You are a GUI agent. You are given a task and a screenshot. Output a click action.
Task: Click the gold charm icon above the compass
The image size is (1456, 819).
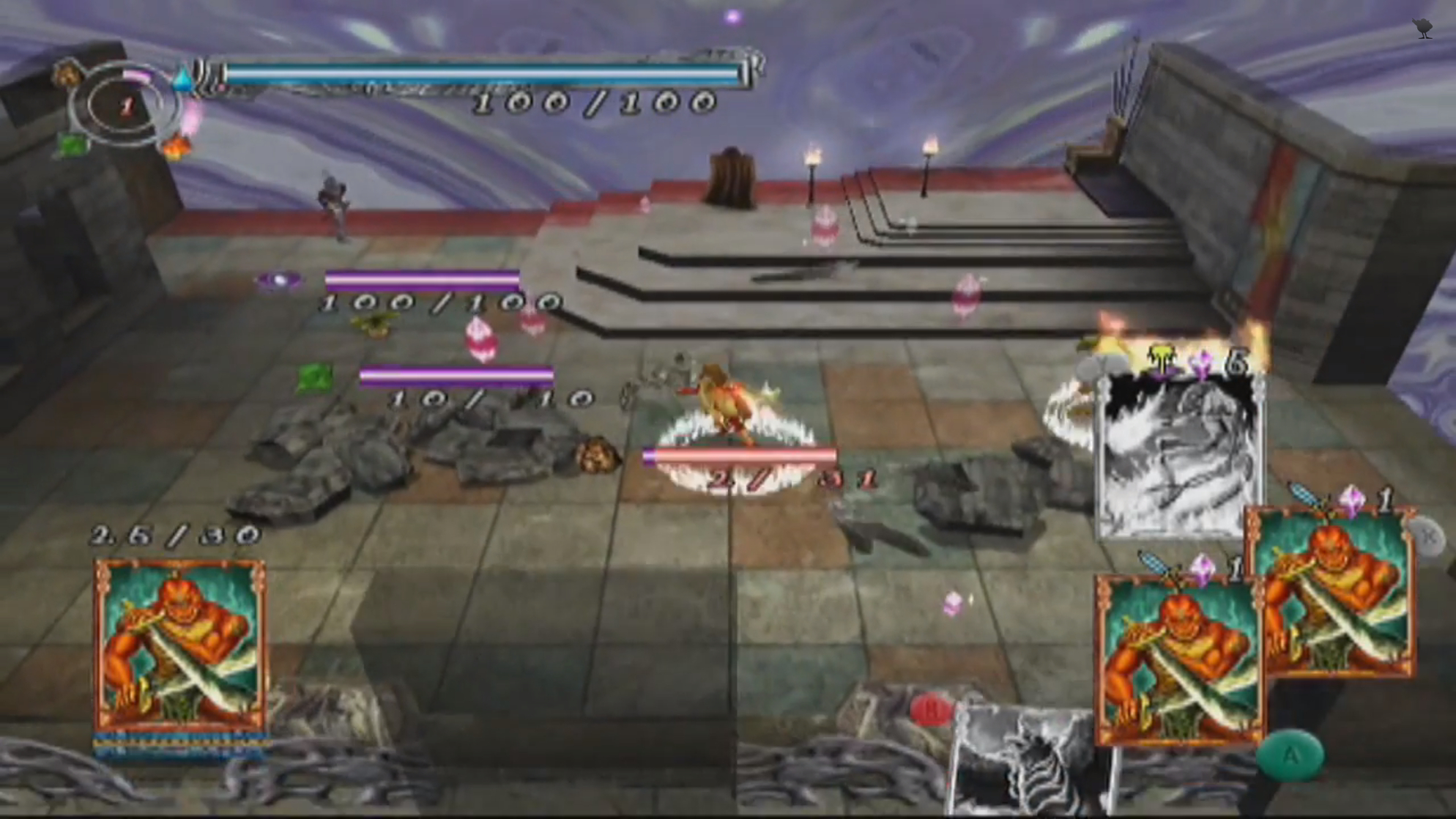click(68, 70)
